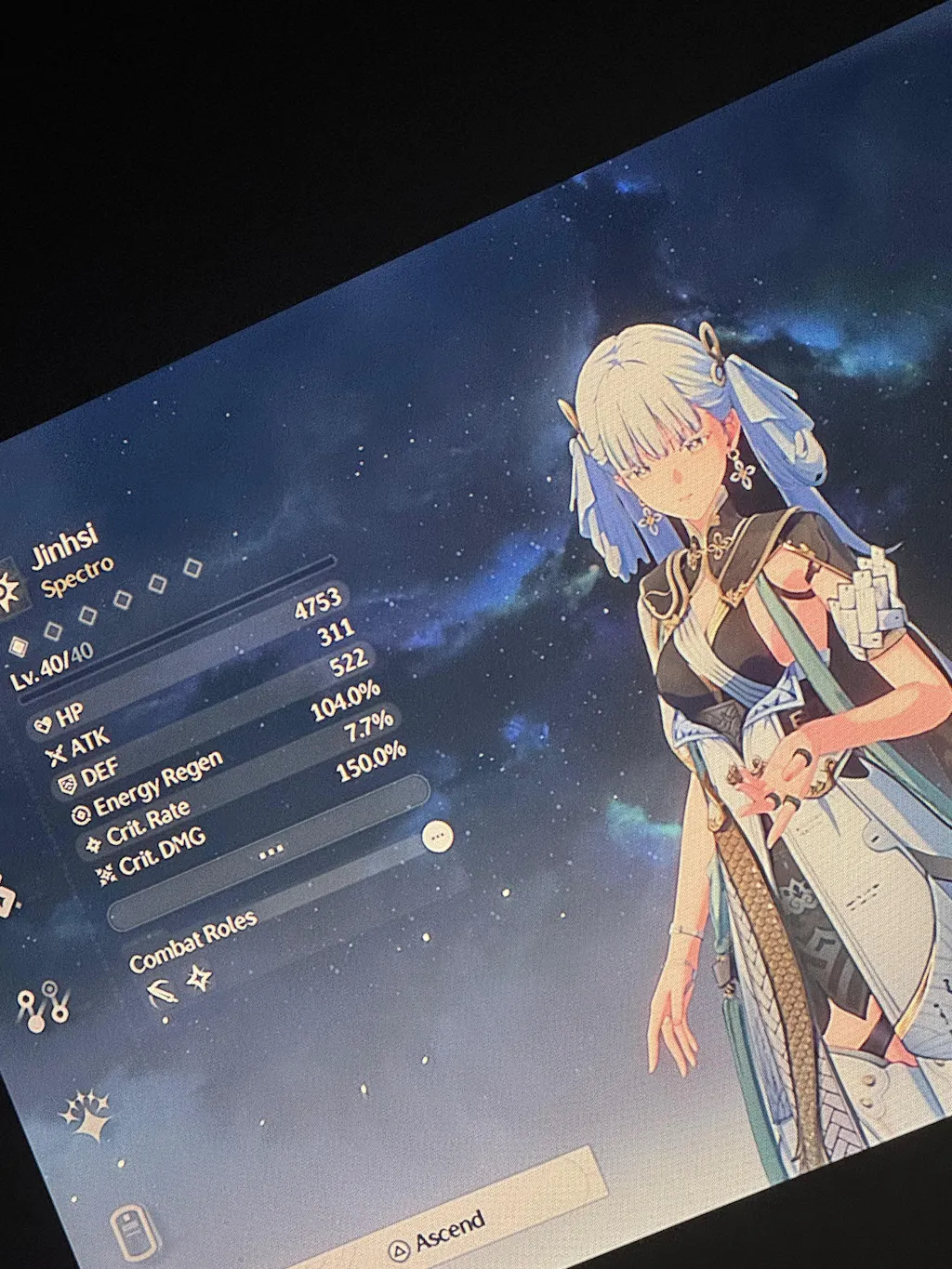Screen dimensions: 952x1269
Task: Show more stats with the round ellipsis button
Action: [x=437, y=837]
